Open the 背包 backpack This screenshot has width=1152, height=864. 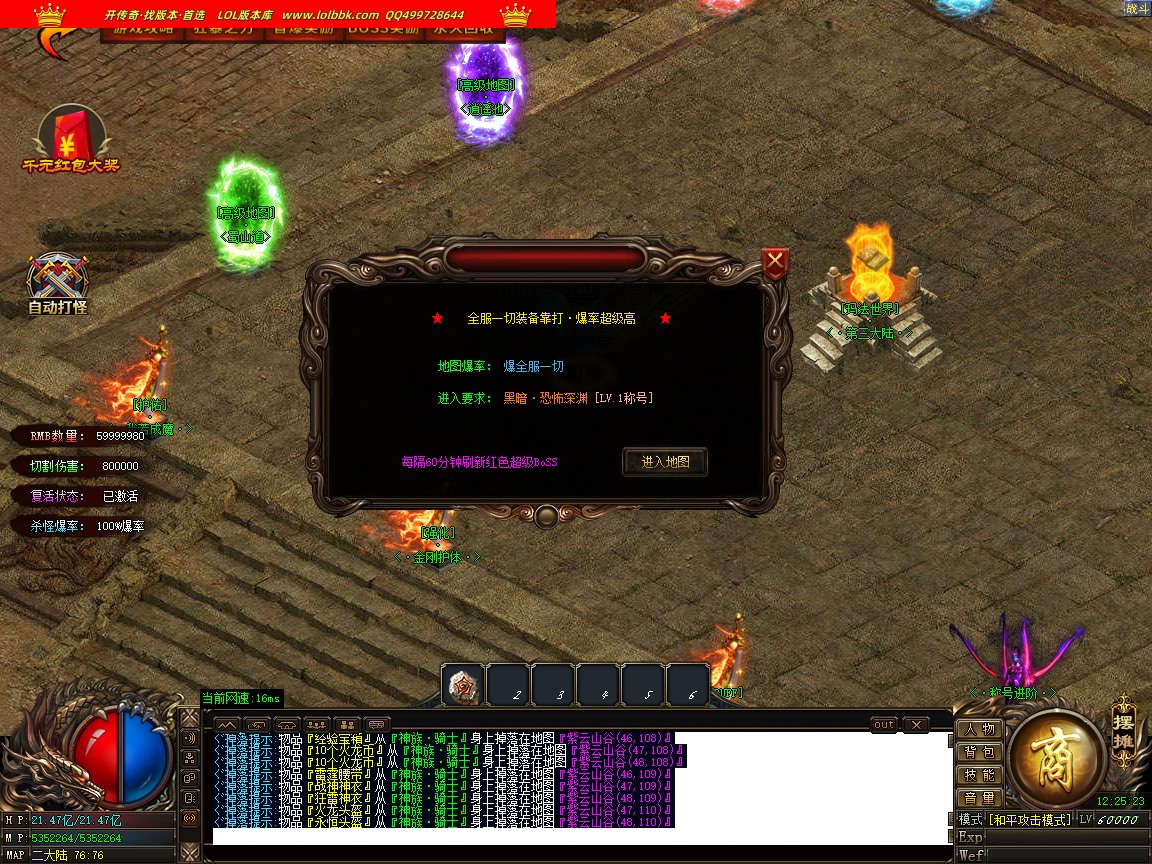[980, 752]
